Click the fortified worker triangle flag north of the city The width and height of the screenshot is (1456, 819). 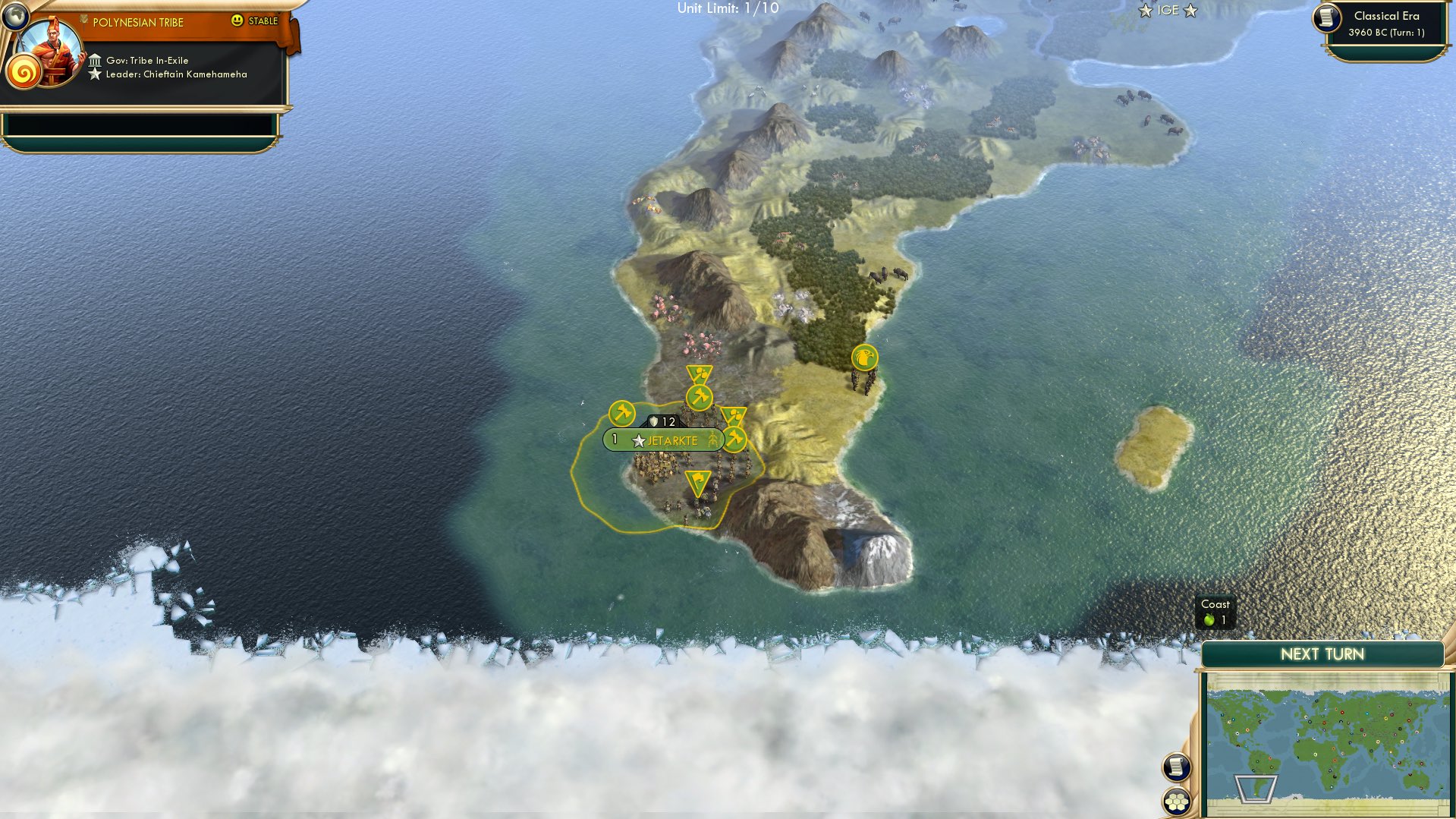(x=697, y=373)
